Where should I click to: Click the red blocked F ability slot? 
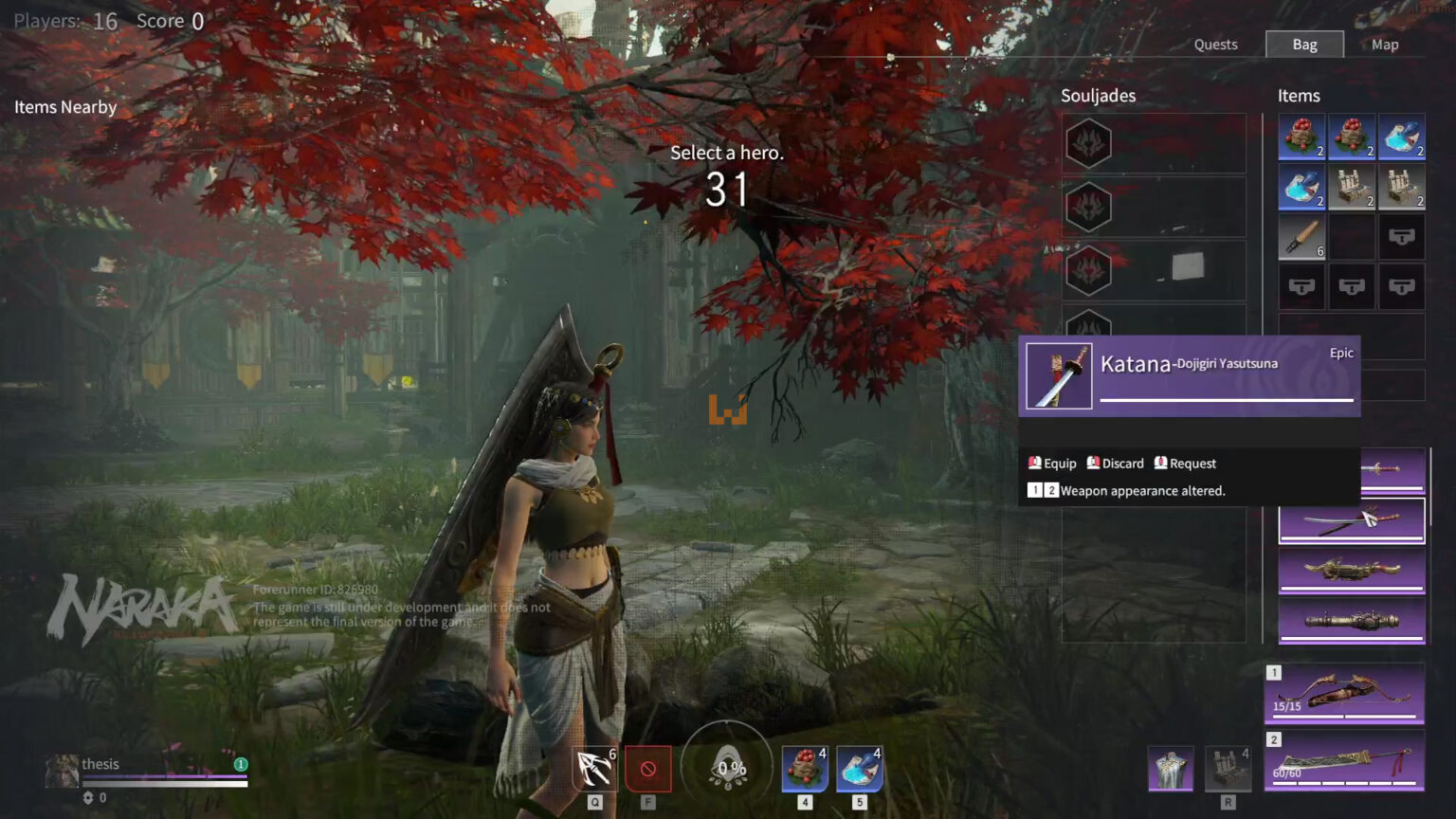point(648,771)
